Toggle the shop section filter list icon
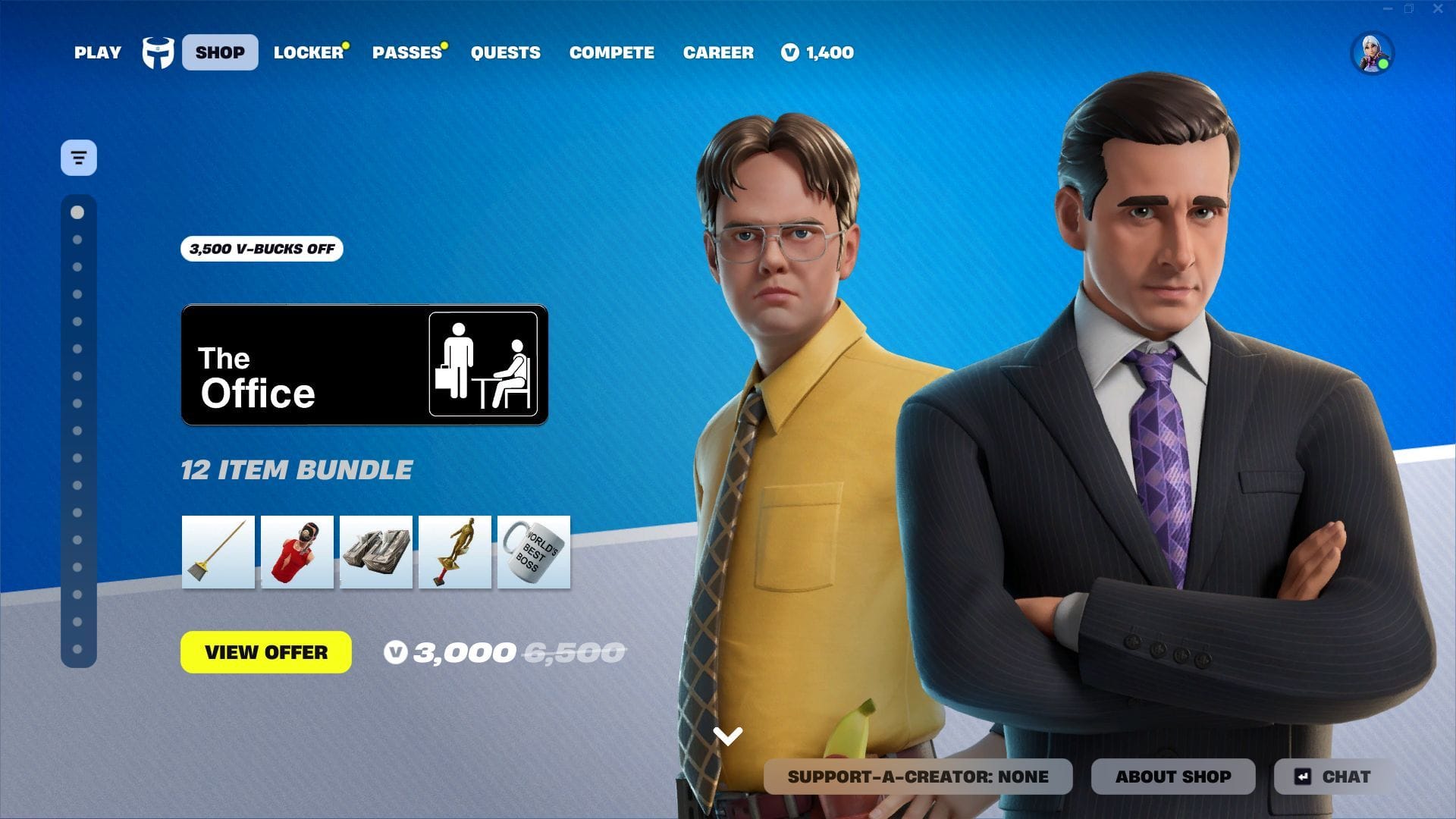 79,158
